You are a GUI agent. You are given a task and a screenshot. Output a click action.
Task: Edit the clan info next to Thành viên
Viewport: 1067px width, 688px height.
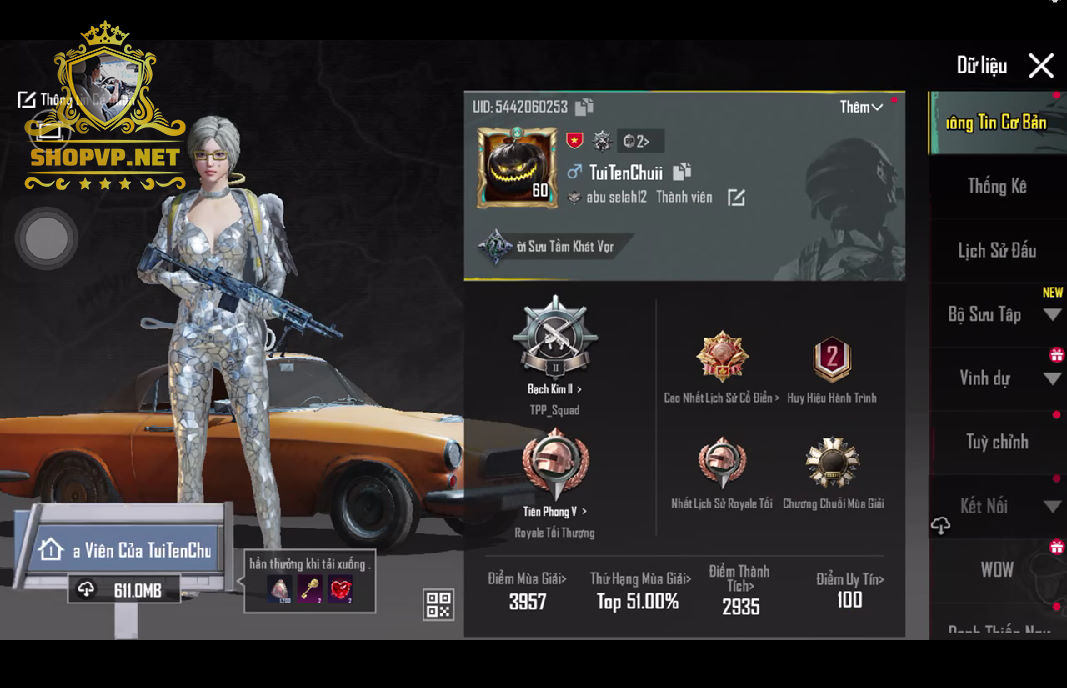[736, 198]
